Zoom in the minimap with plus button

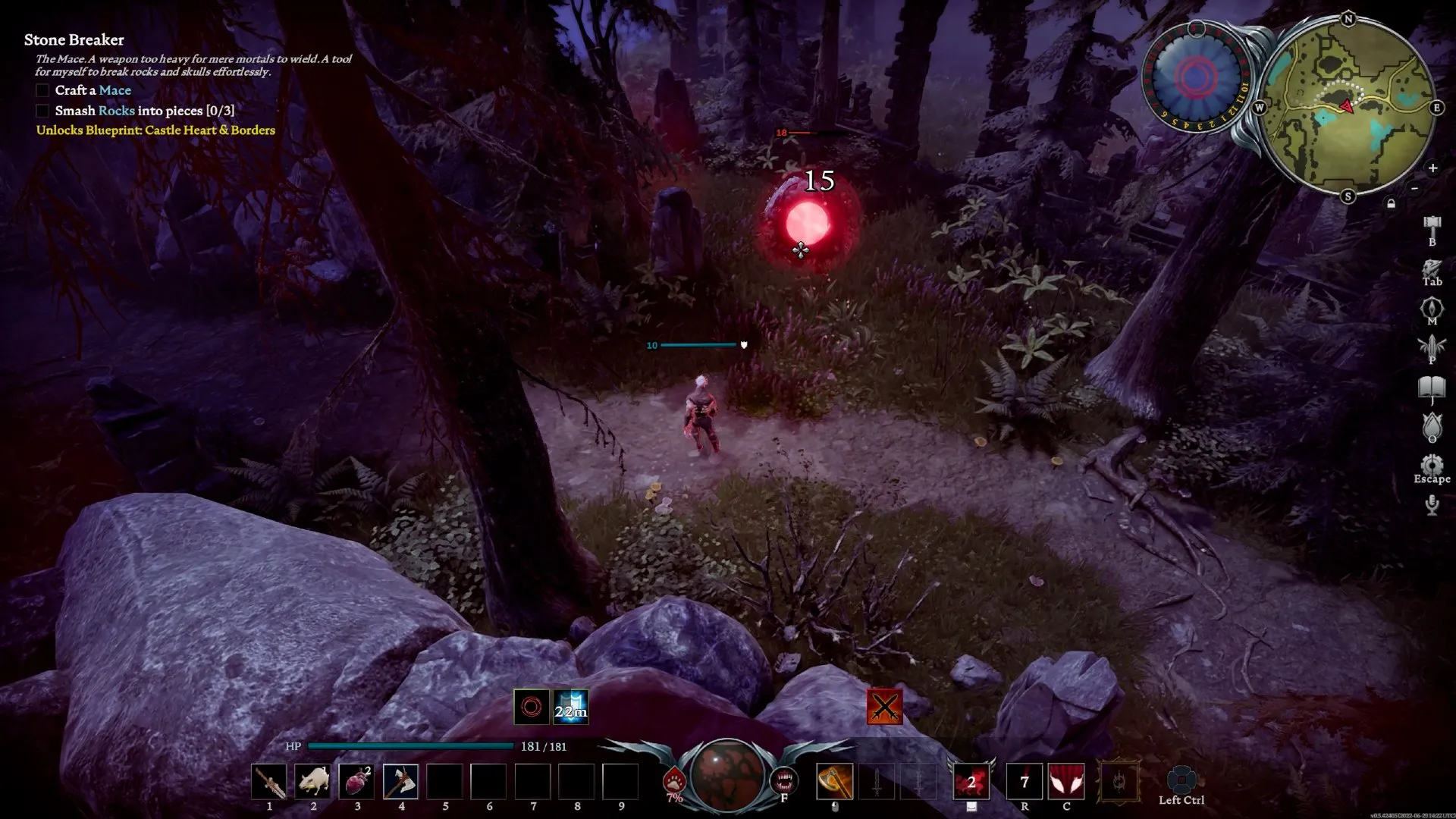pos(1432,168)
